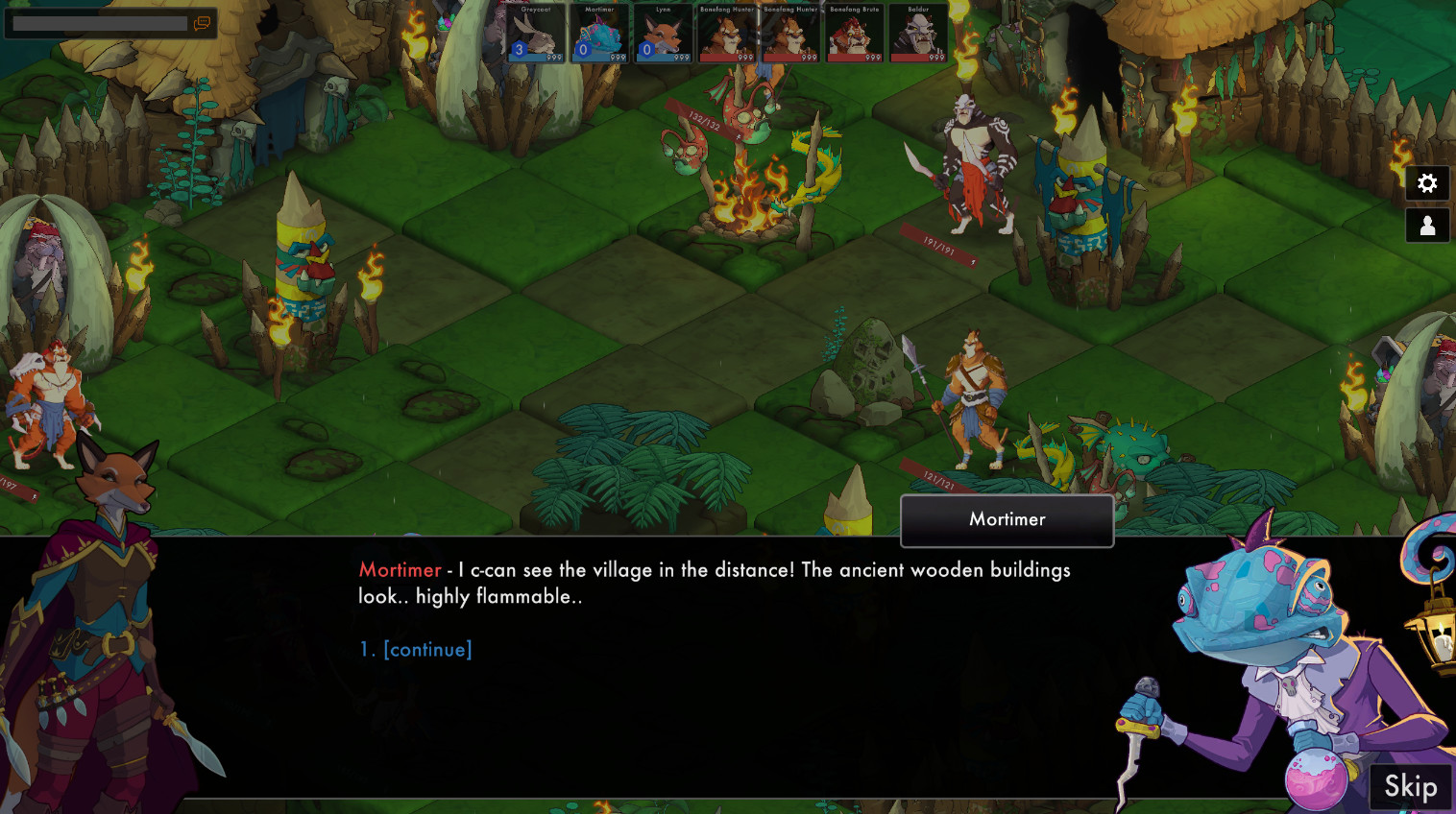Viewport: 1456px width, 814px height.
Task: Select the striped totem pole on the map
Action: 303,250
